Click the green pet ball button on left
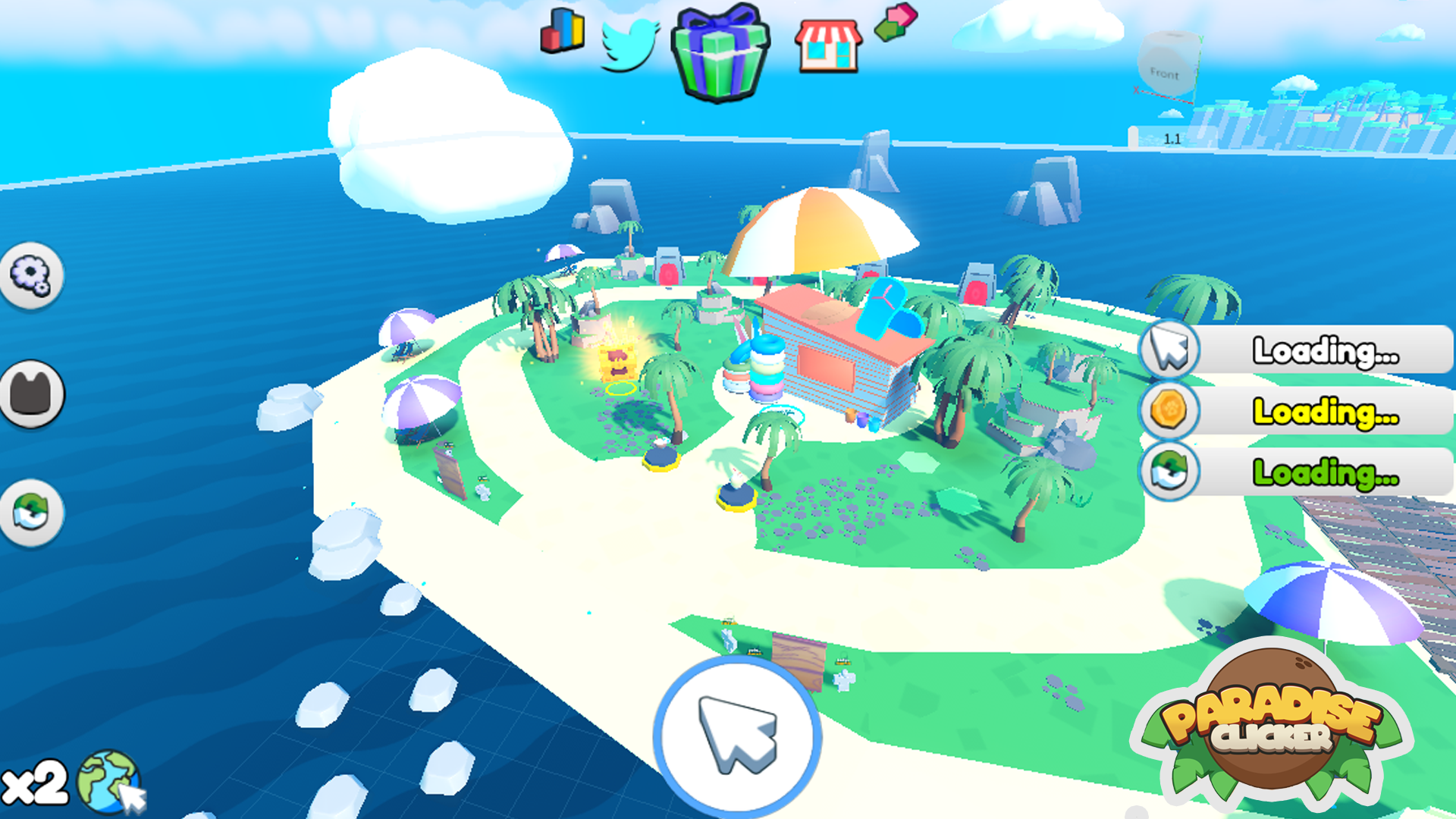The image size is (1456, 819). click(31, 513)
